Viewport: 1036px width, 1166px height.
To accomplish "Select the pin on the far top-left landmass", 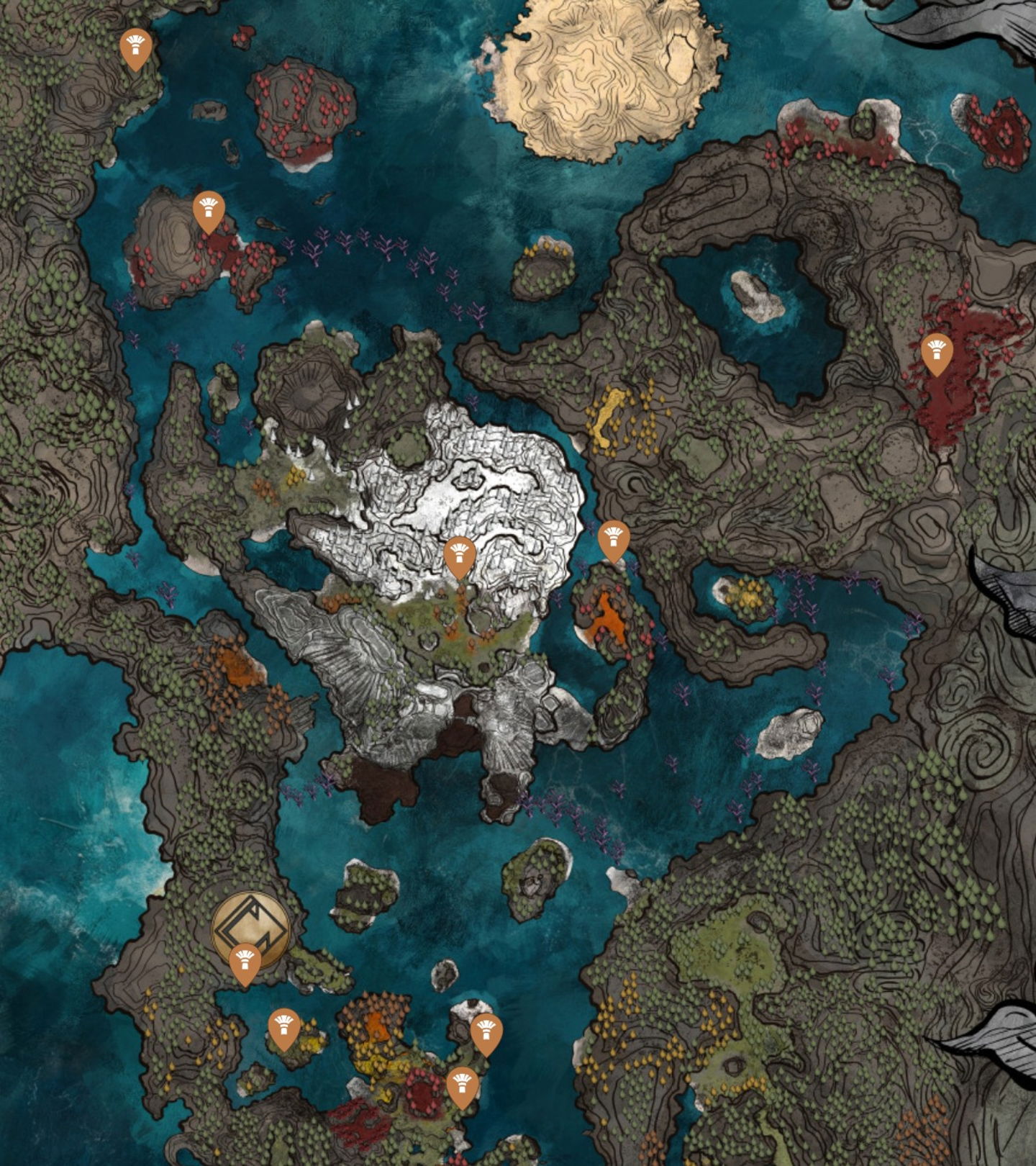I will click(135, 48).
